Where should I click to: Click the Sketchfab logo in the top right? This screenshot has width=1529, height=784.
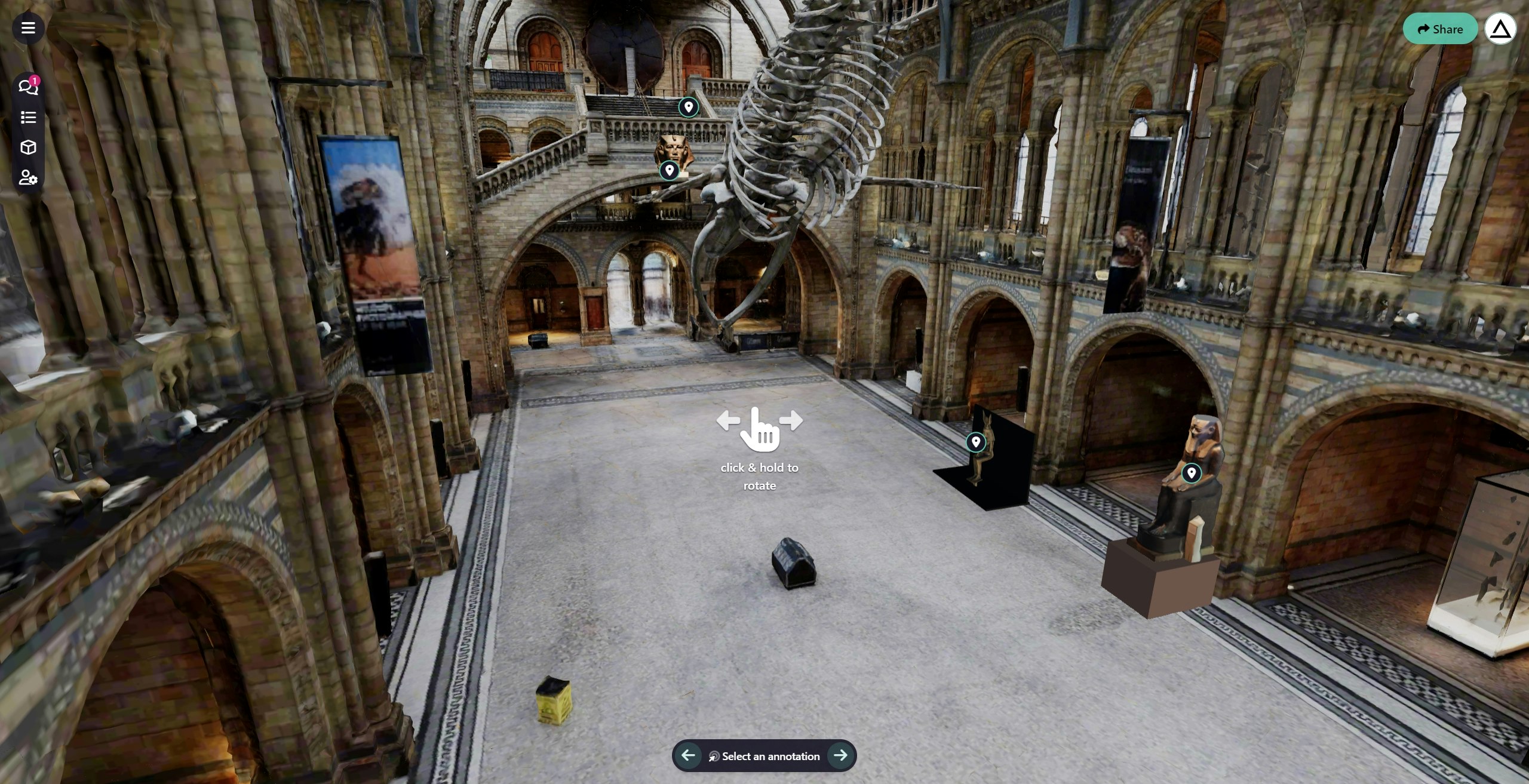[1501, 28]
